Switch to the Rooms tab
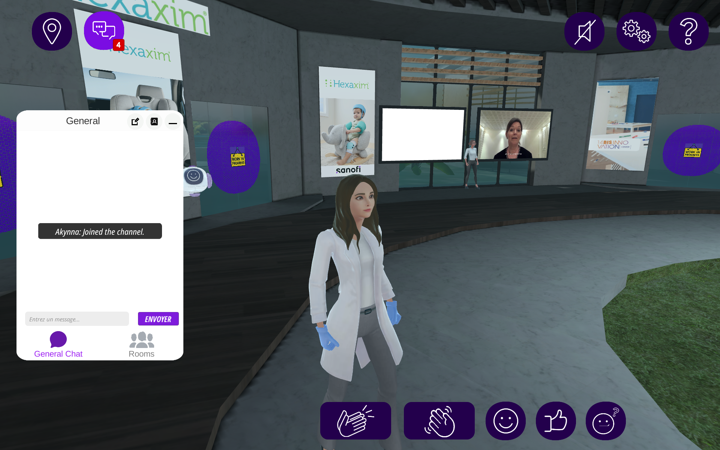 (141, 345)
